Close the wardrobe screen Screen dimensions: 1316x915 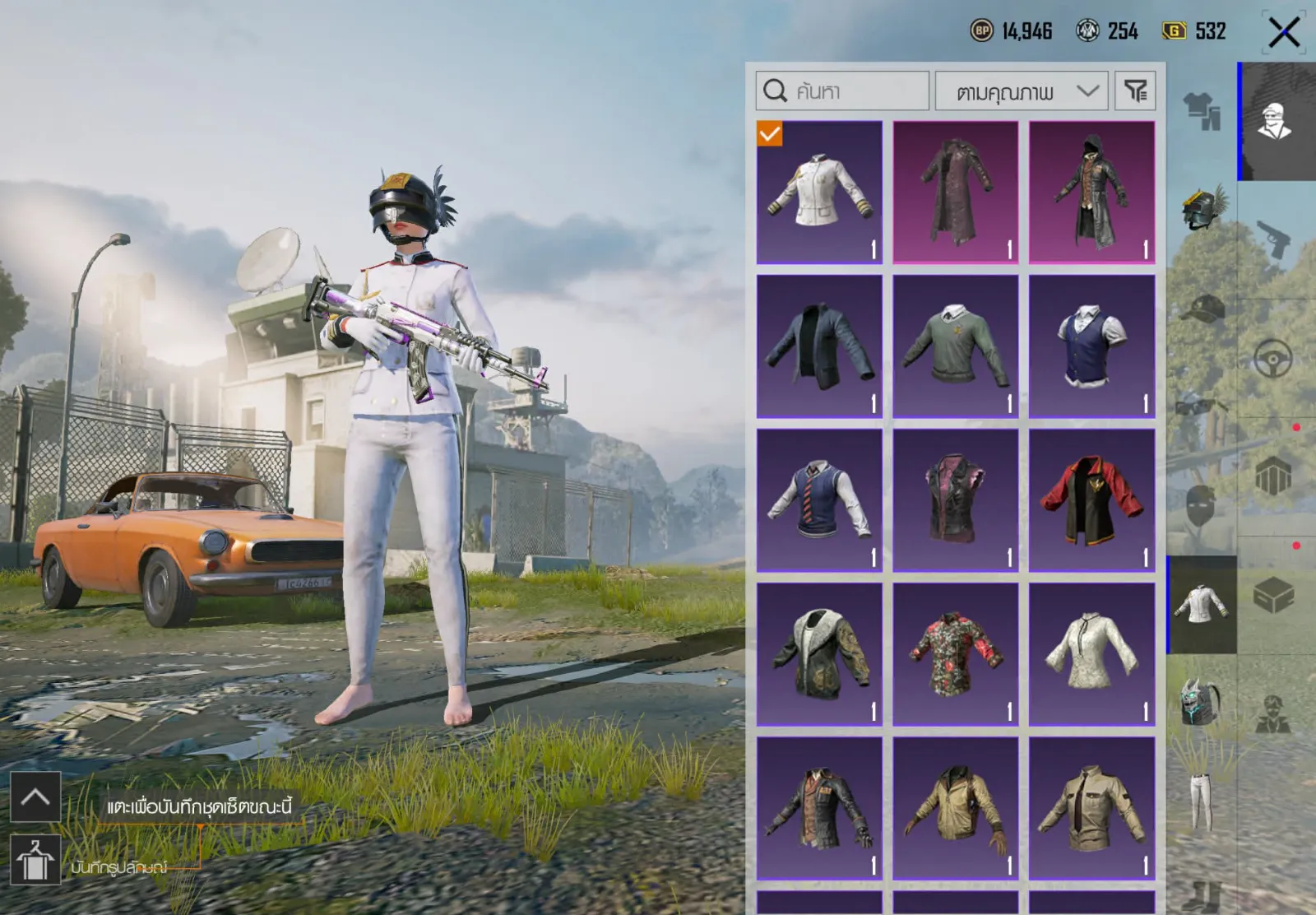coord(1283,33)
